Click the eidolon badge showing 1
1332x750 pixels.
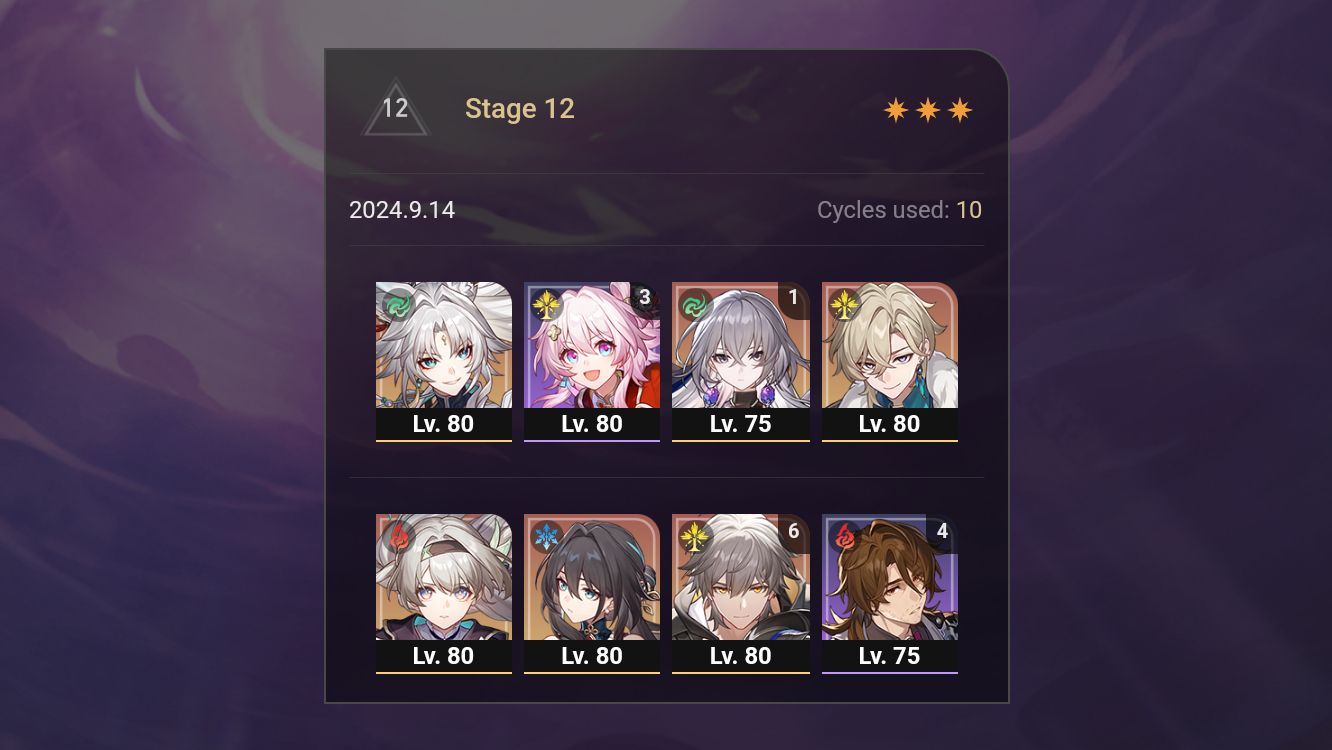pos(792,296)
